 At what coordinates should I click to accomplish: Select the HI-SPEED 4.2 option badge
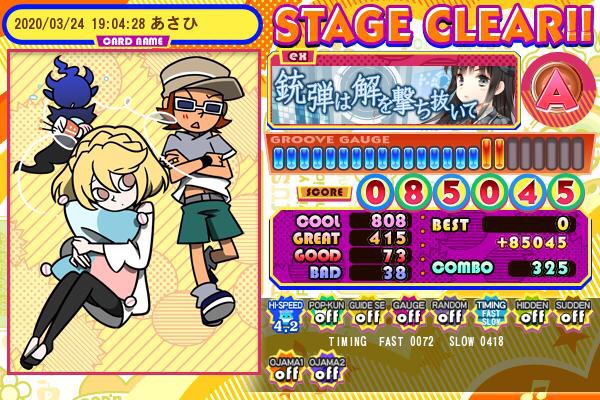tap(283, 315)
